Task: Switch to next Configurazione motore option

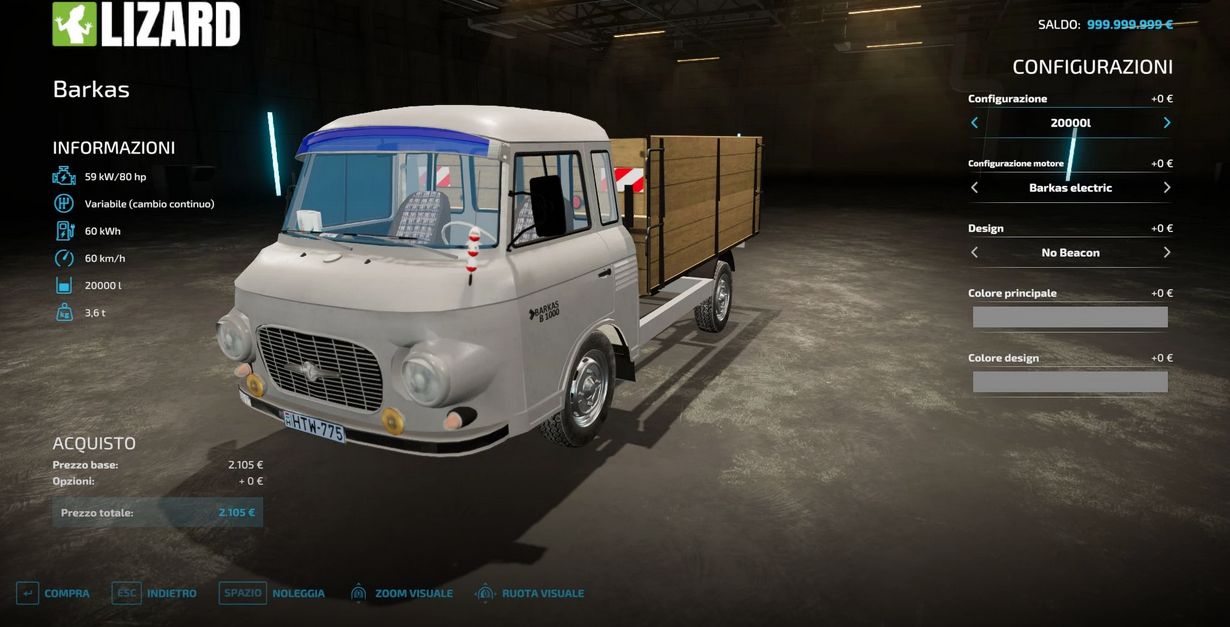Action: tap(1166, 188)
